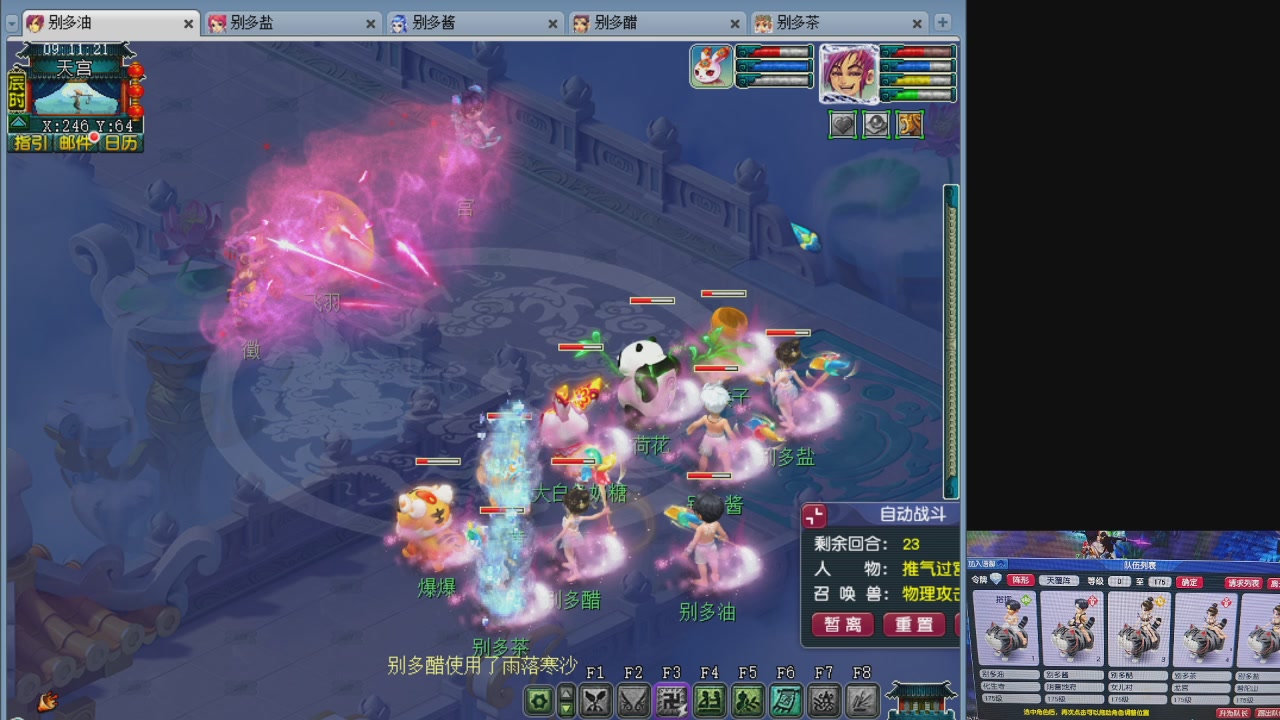Viewport: 1280px width, 720px height.
Task: Open the 天覆阵 formation selector
Action: click(x=1058, y=579)
